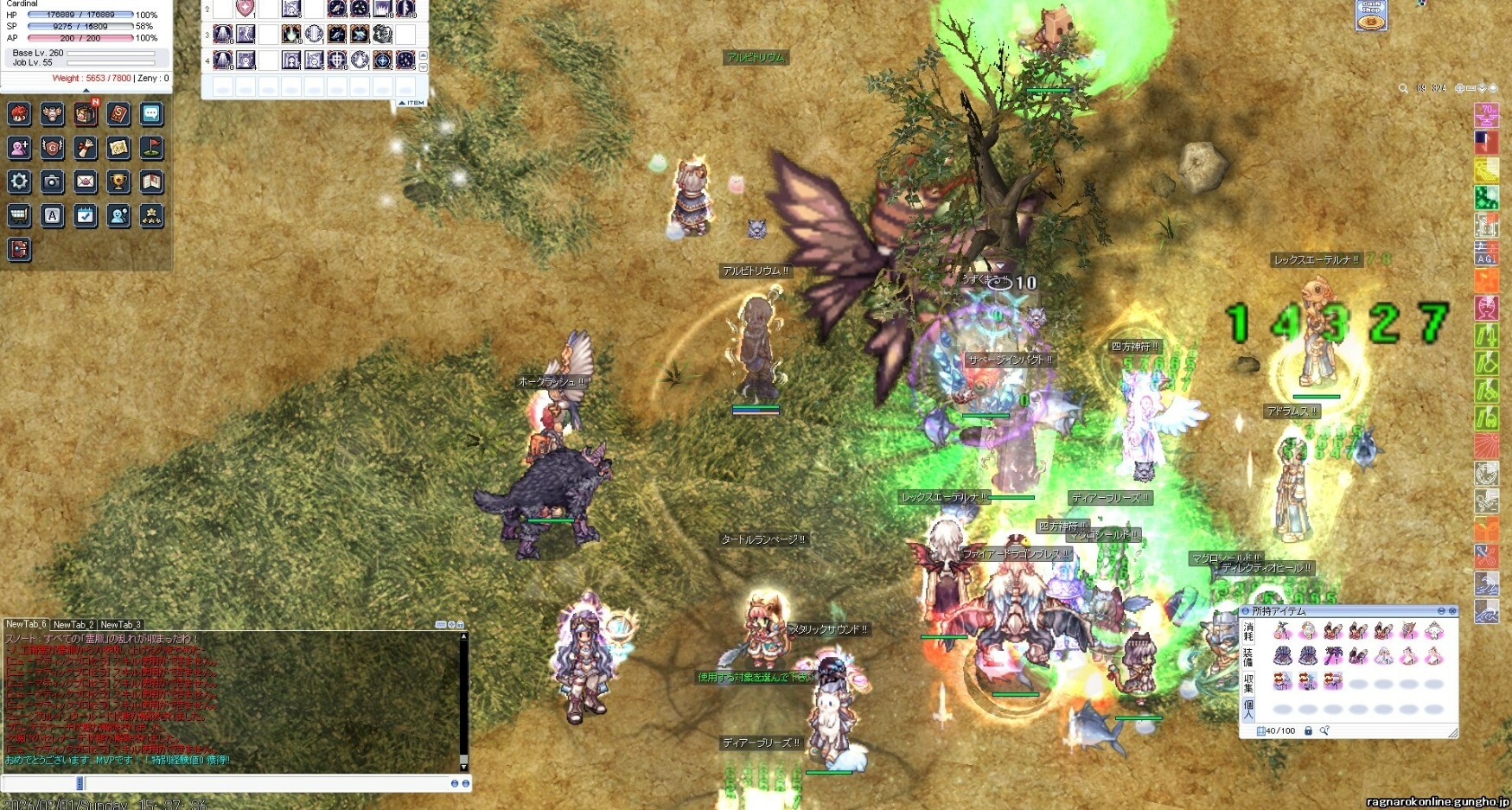Open the chat speech bubble icon
This screenshot has width=1512, height=810.
[x=150, y=114]
